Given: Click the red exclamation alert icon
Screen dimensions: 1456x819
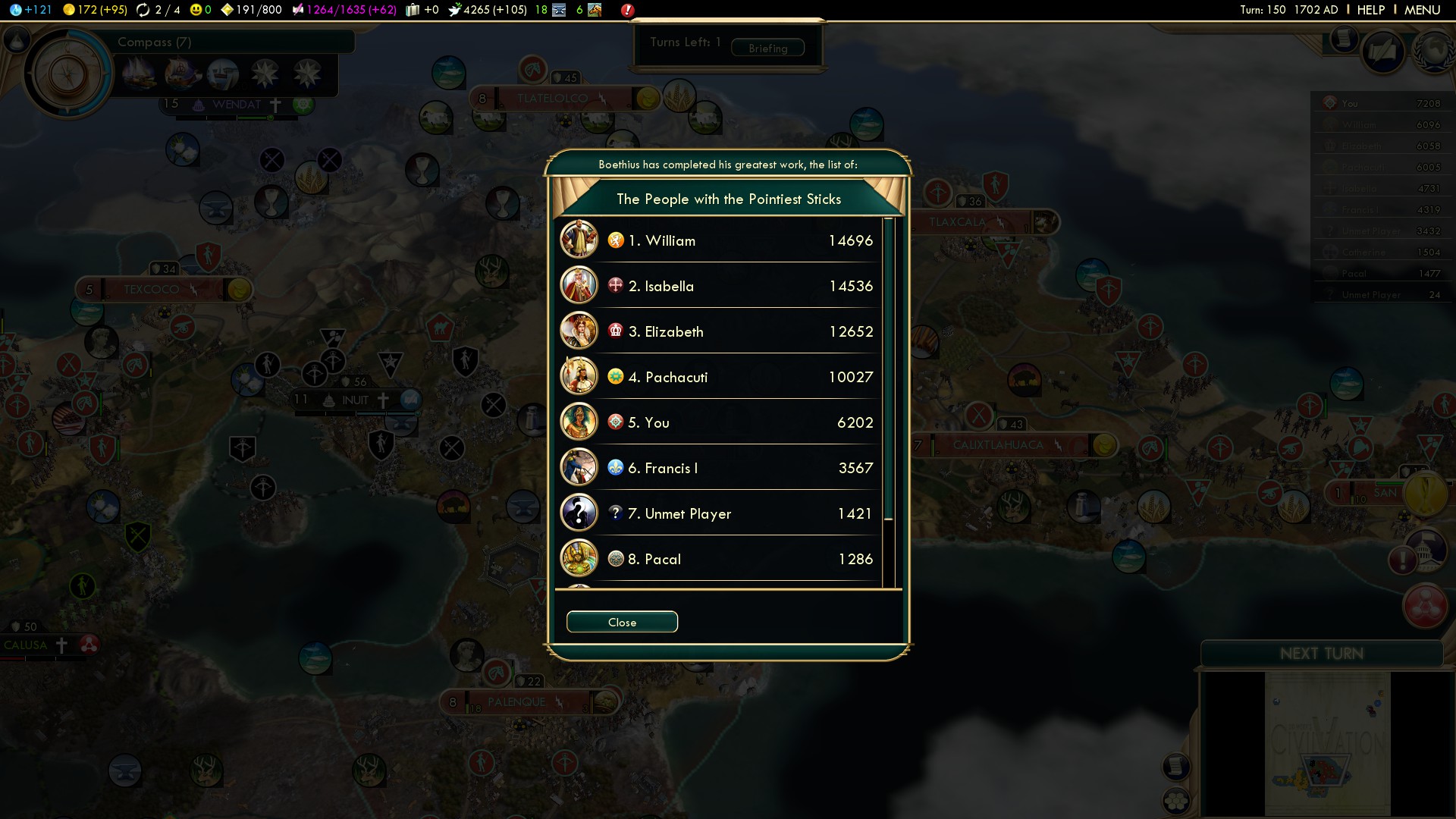Looking at the screenshot, I should pyautogui.click(x=628, y=10).
